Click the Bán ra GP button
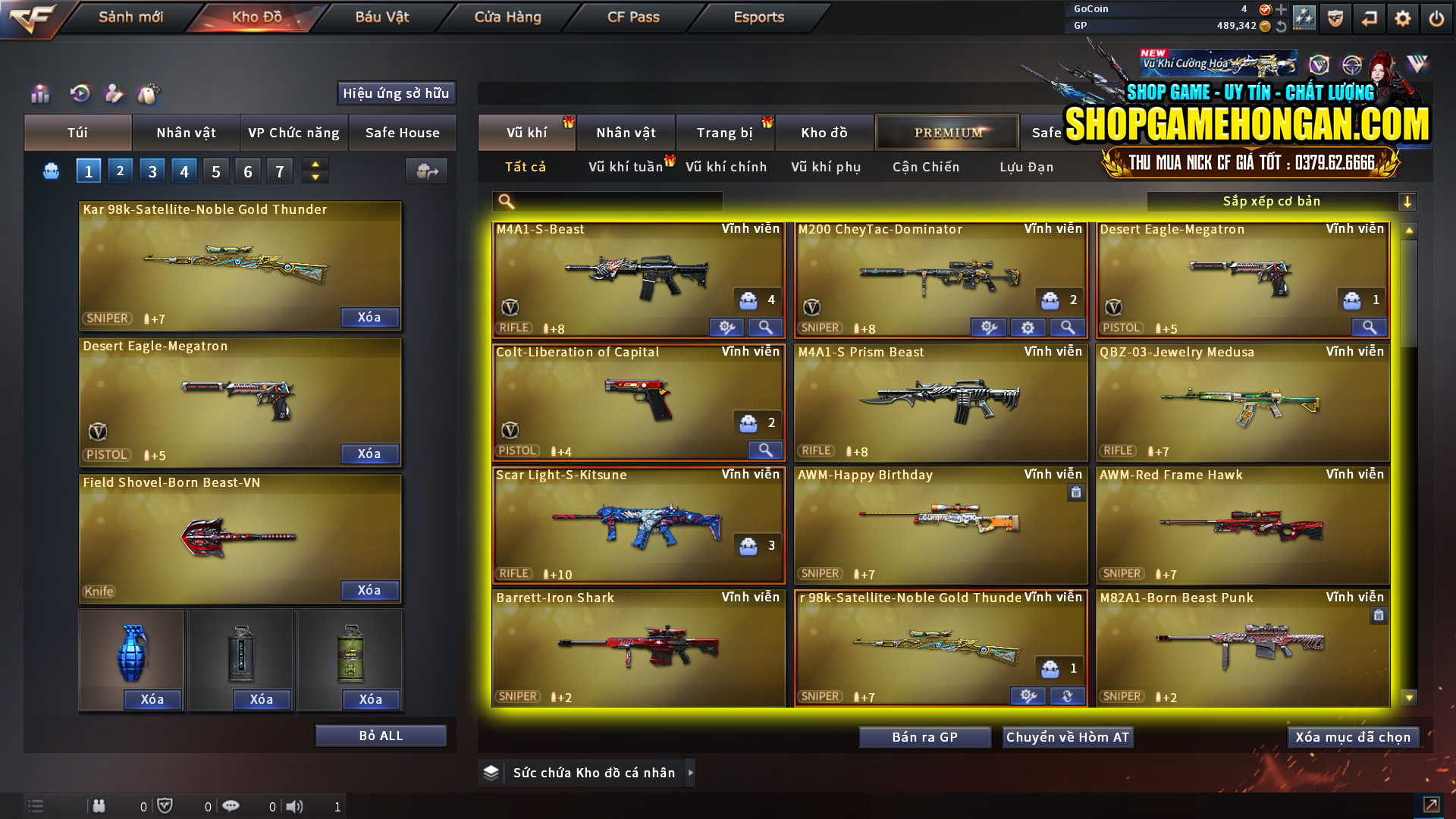The height and width of the screenshot is (819, 1456). pos(924,736)
